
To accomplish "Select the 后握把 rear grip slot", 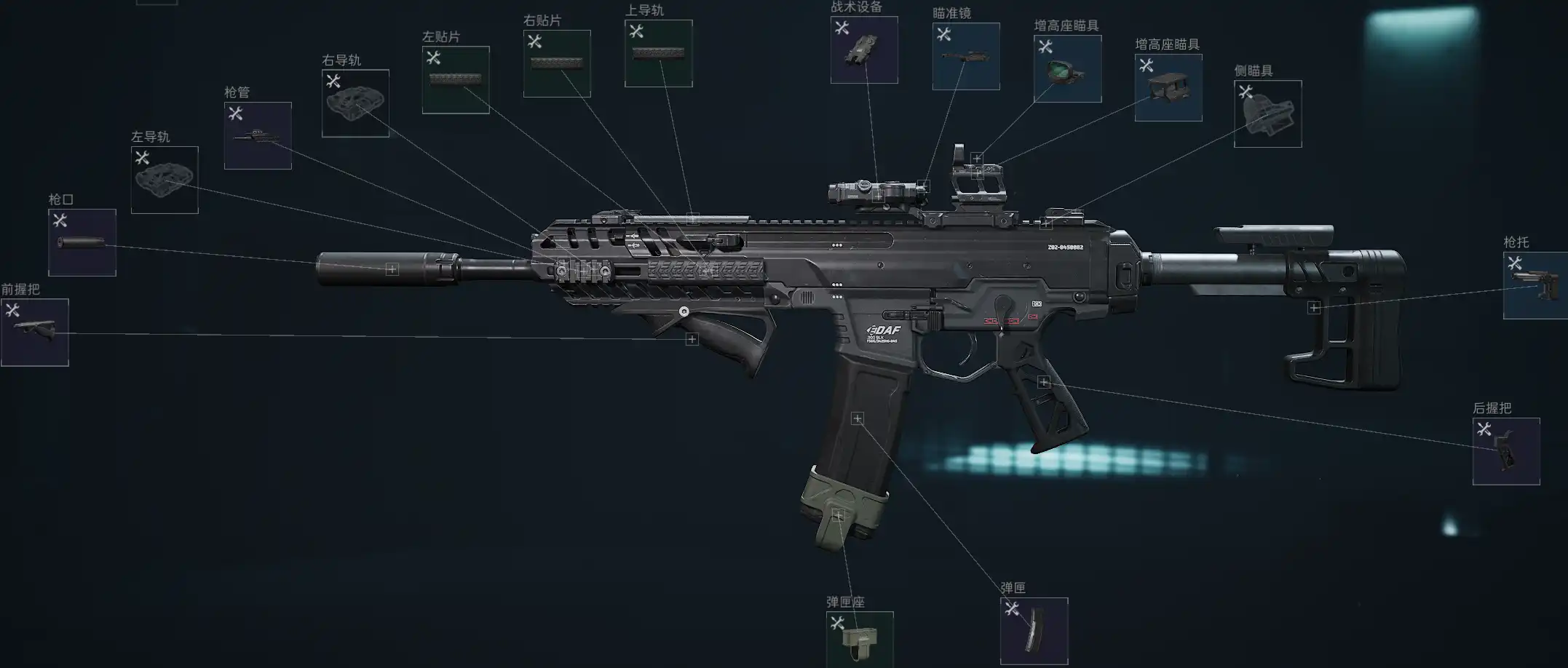I will pyautogui.click(x=1506, y=451).
